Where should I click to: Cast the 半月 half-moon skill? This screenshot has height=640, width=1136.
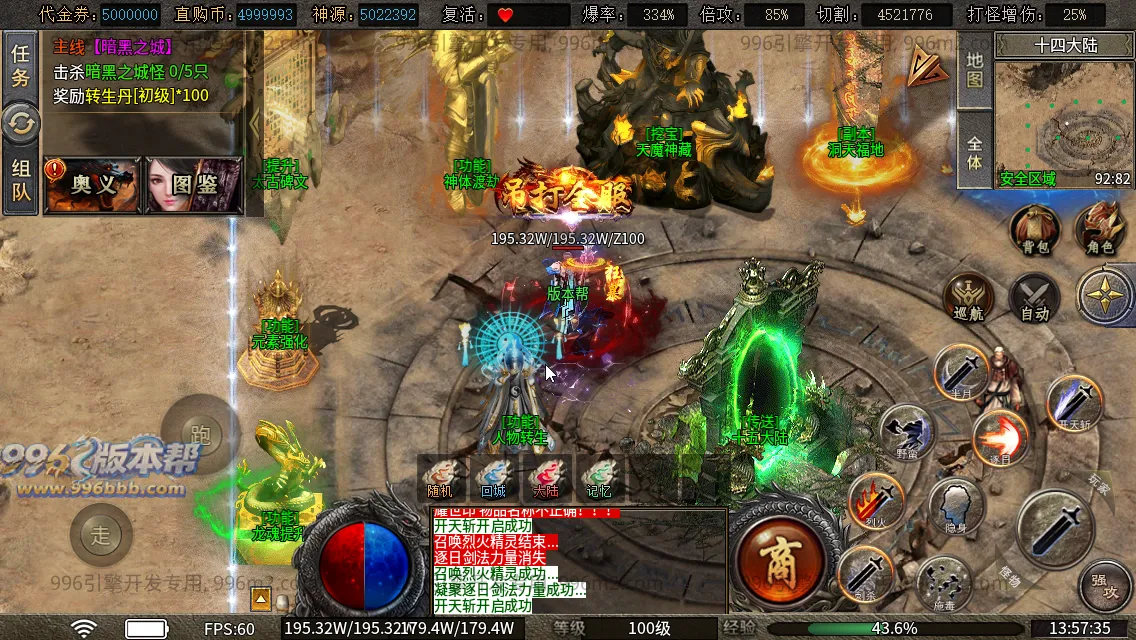(961, 373)
